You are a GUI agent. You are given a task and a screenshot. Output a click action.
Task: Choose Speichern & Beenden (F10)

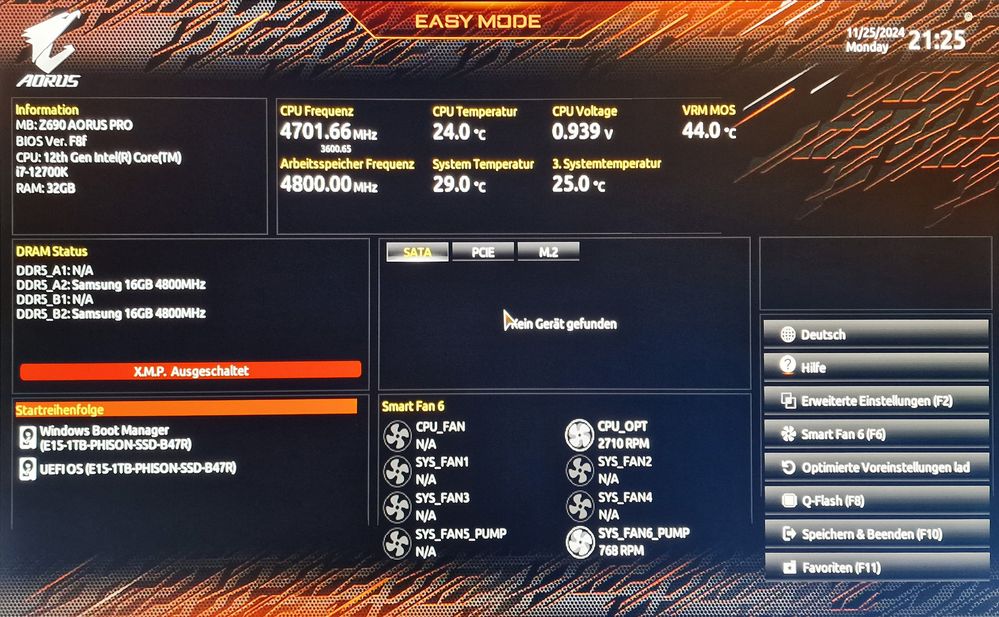[x=875, y=534]
